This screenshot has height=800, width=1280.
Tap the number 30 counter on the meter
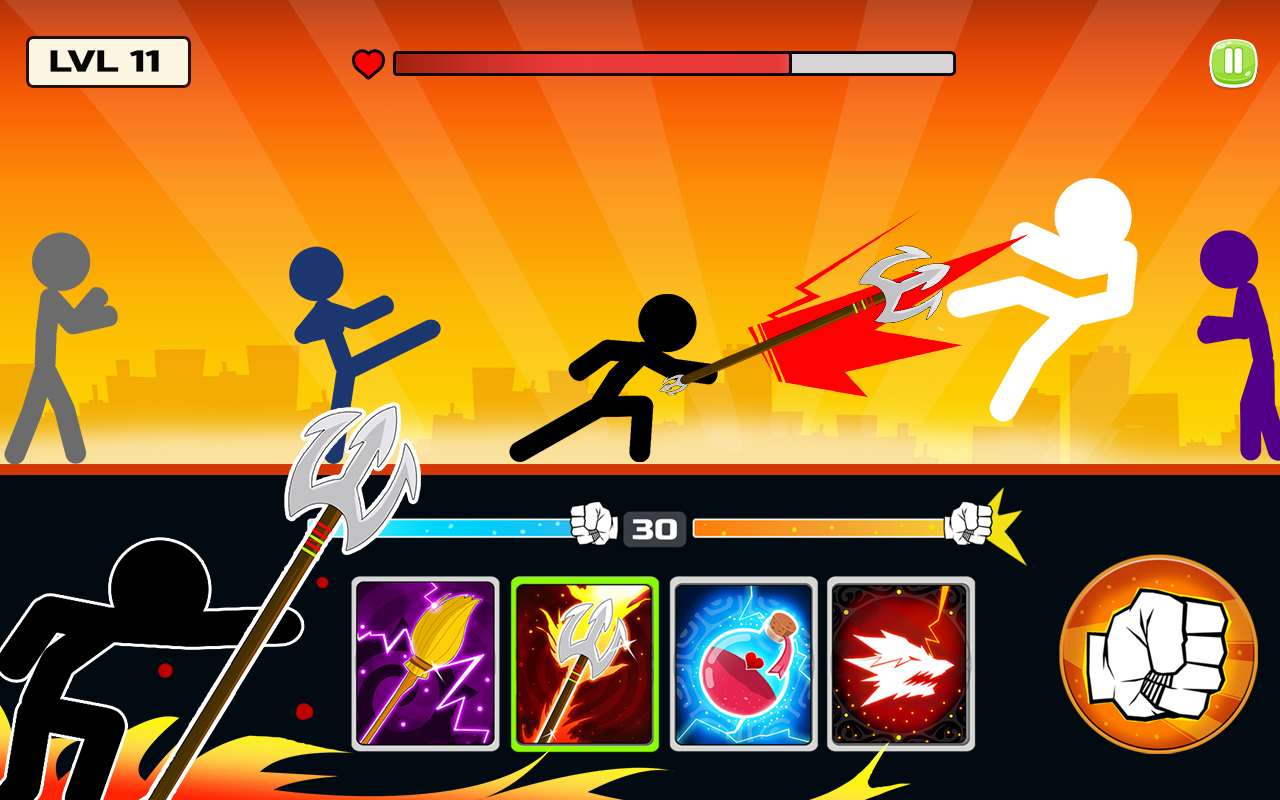pos(655,528)
